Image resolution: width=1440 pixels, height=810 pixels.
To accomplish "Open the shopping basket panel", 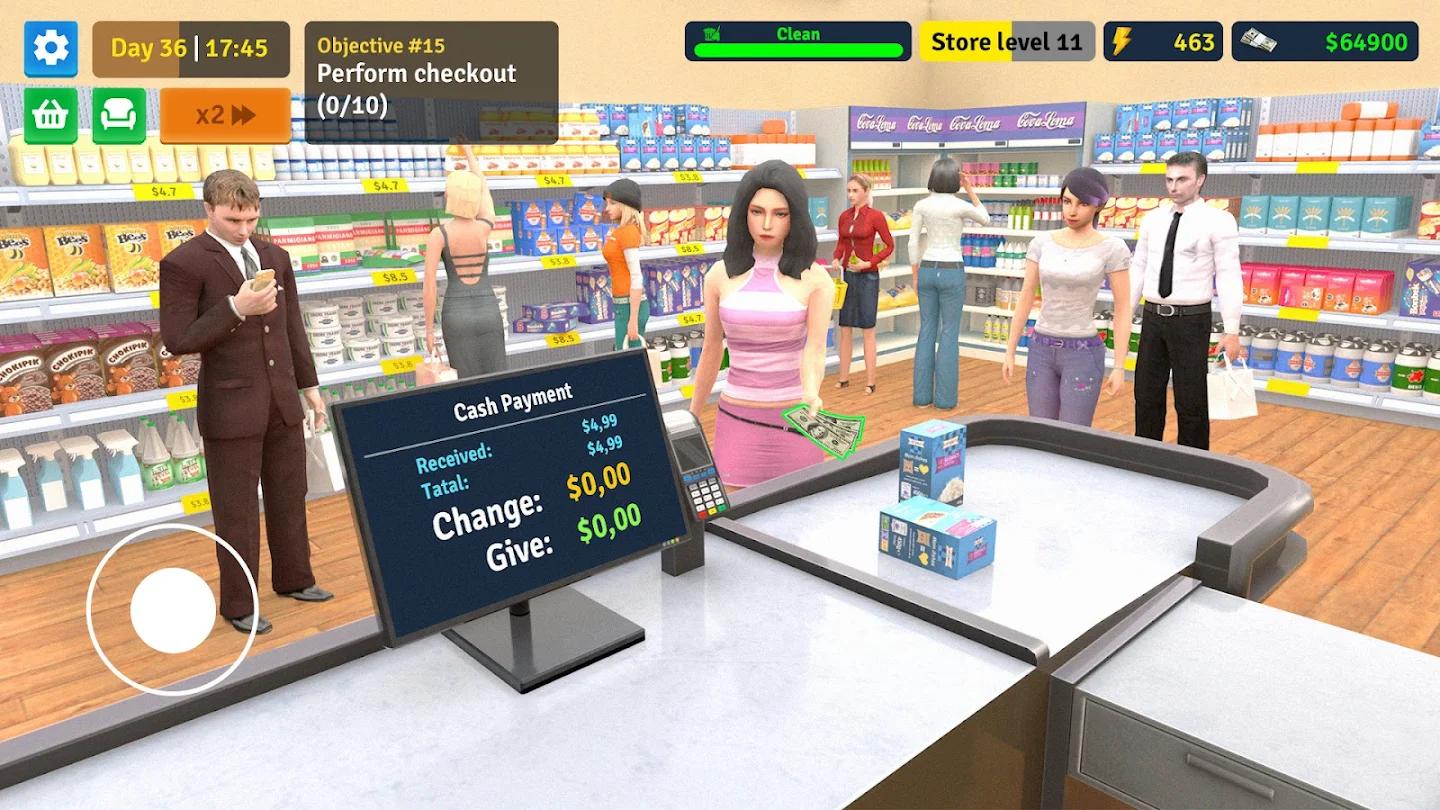I will tap(50, 114).
